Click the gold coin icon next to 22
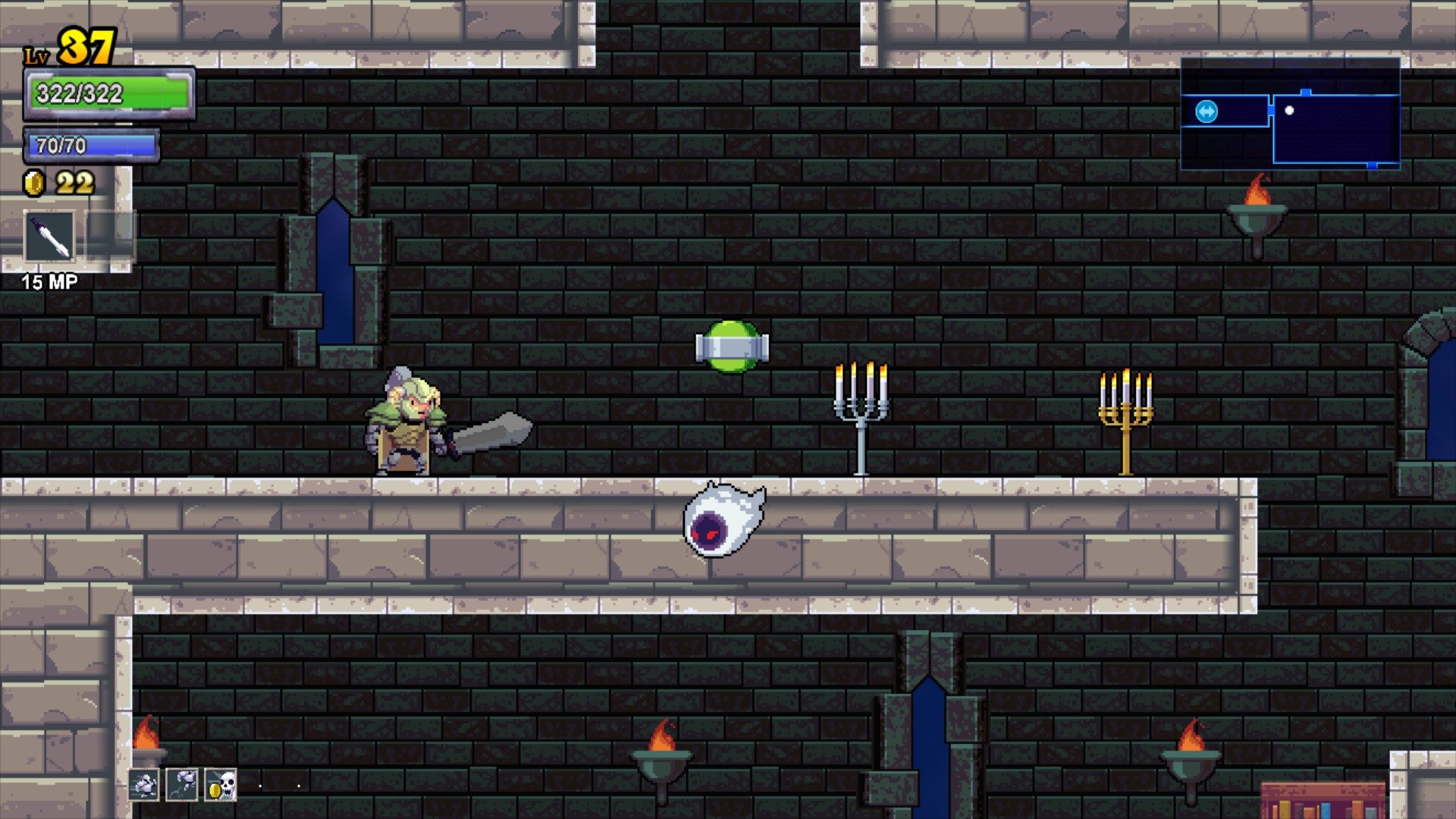 pyautogui.click(x=34, y=182)
